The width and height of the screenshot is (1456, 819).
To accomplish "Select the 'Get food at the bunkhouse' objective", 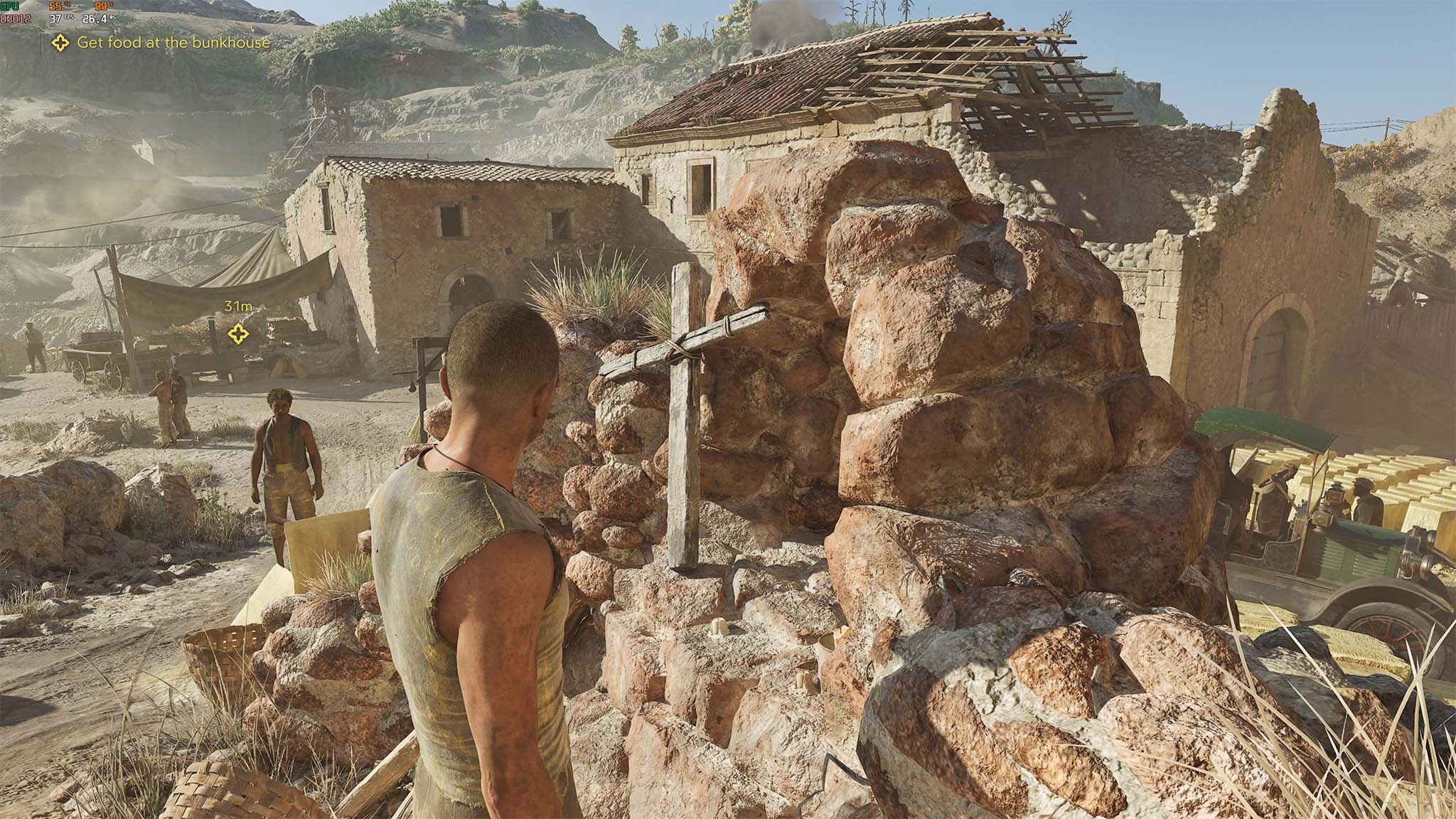I will 173,43.
